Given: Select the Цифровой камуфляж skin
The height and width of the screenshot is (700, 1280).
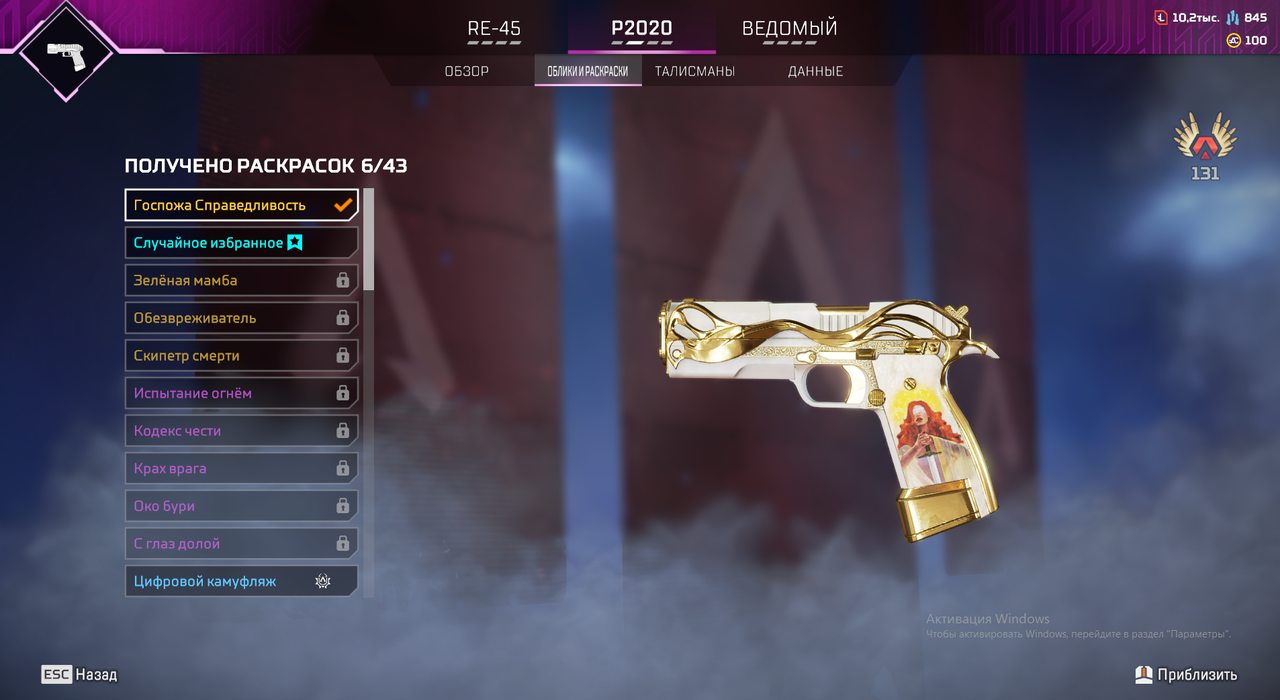Looking at the screenshot, I should [241, 581].
